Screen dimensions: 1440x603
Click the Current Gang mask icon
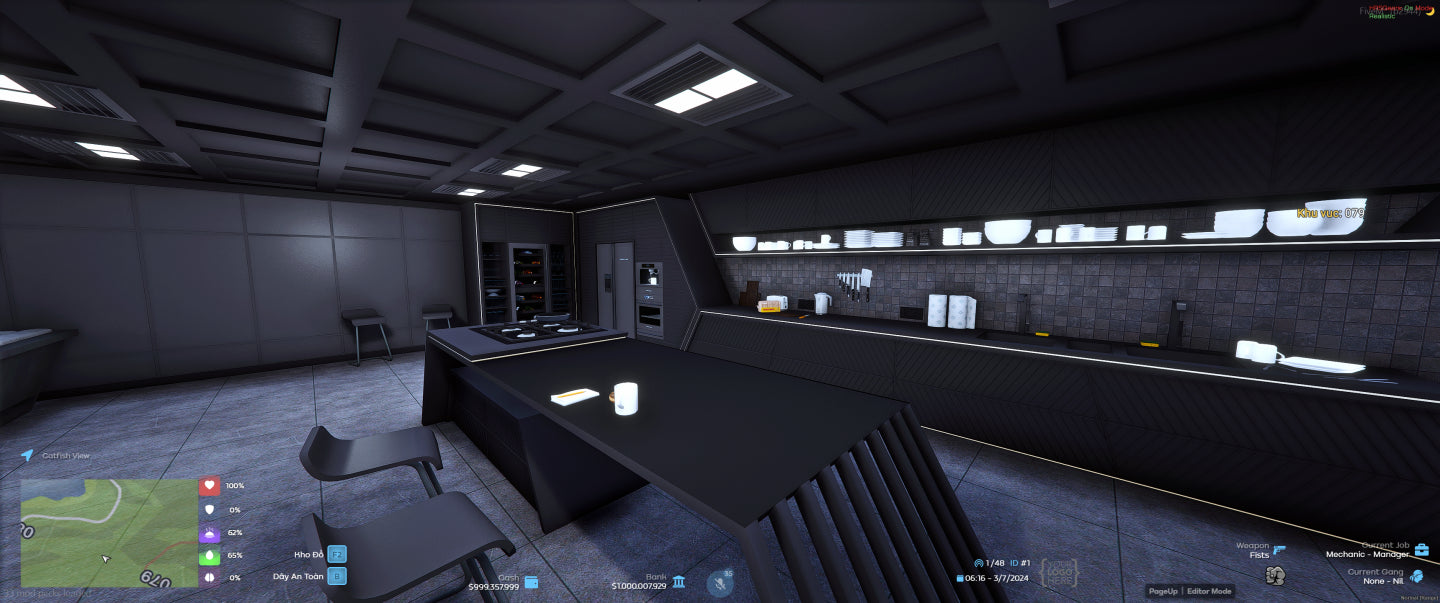(x=1417, y=576)
